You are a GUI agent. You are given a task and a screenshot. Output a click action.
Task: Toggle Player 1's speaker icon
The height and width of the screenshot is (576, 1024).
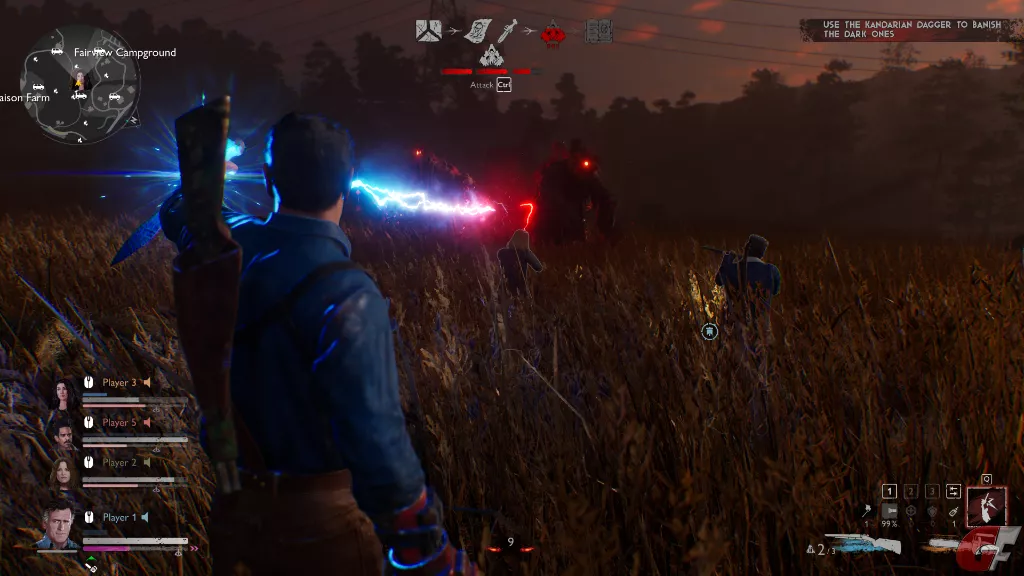pos(145,517)
